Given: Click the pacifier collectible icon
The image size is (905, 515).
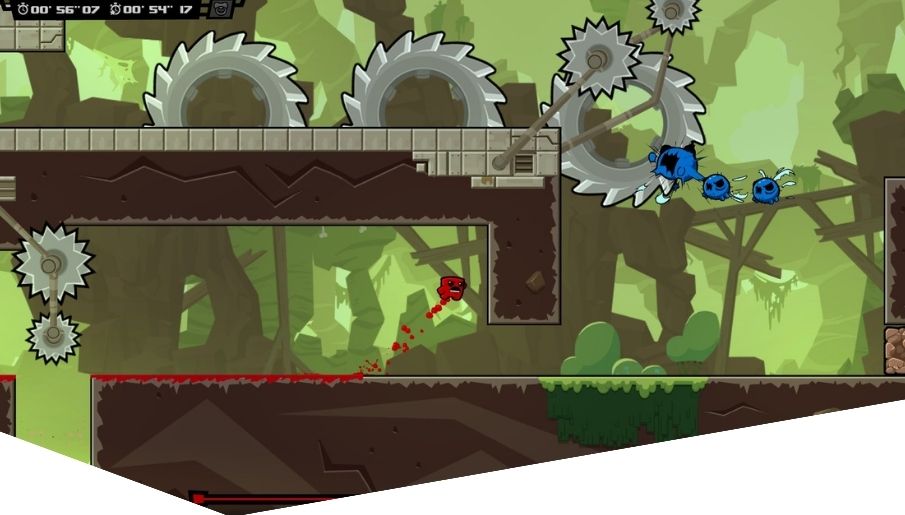Looking at the screenshot, I should (x=219, y=10).
